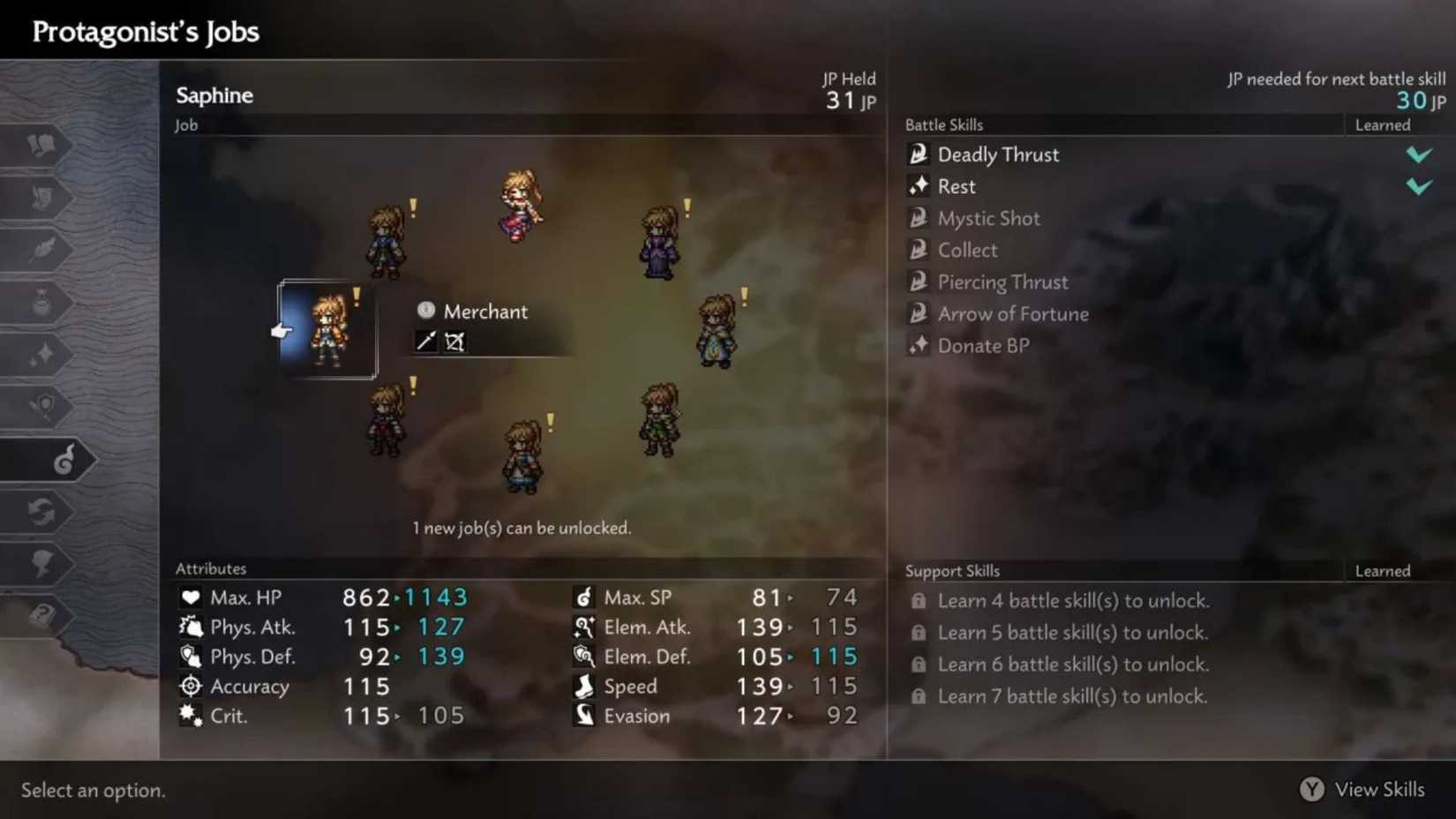Click the Deadly Thrust skill icon
1456x819 pixels.
tap(919, 154)
